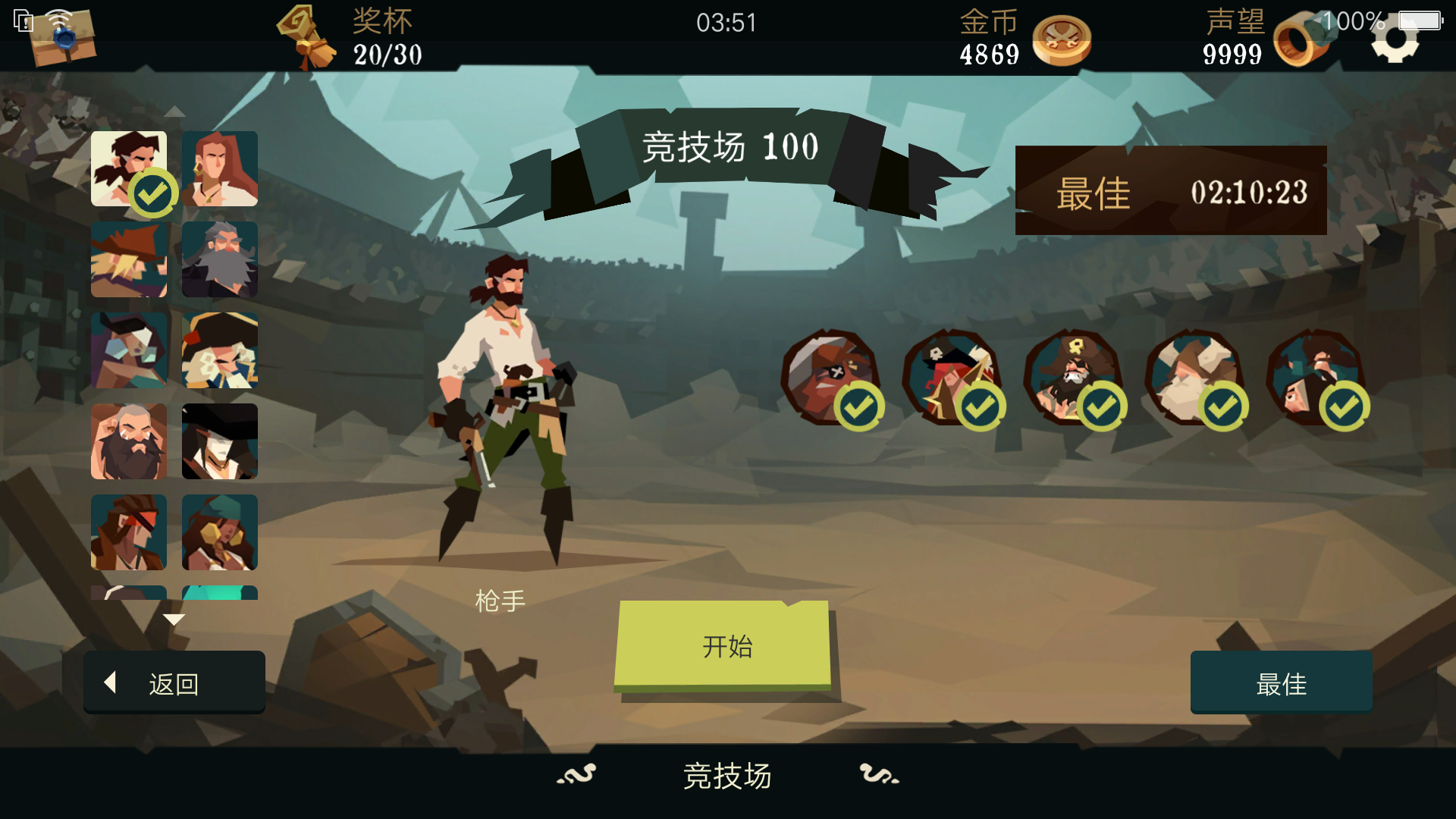Click the up arrow above the character list
This screenshot has height=819, width=1456.
(x=174, y=111)
